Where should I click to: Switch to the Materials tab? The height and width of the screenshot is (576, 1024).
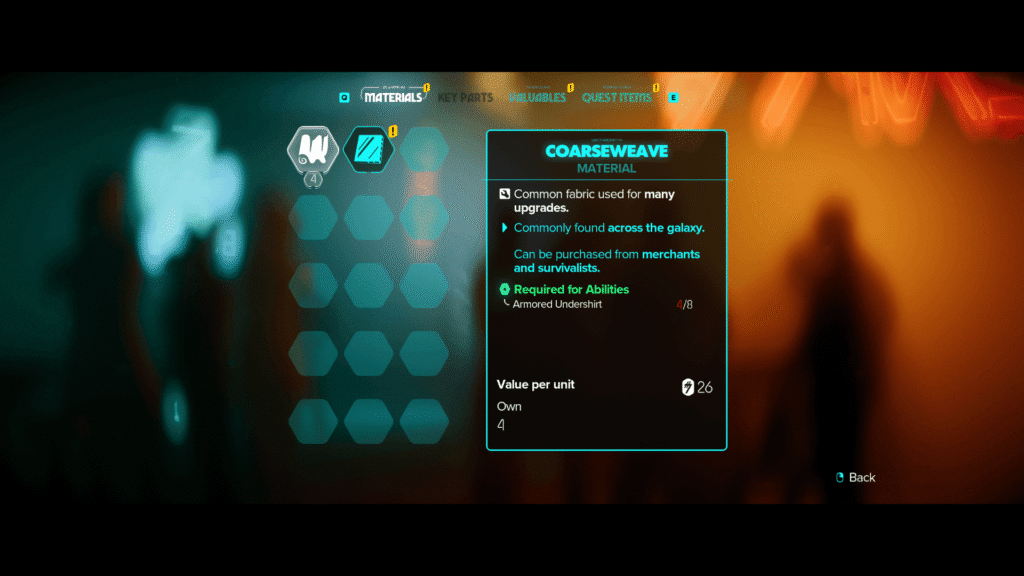[393, 97]
